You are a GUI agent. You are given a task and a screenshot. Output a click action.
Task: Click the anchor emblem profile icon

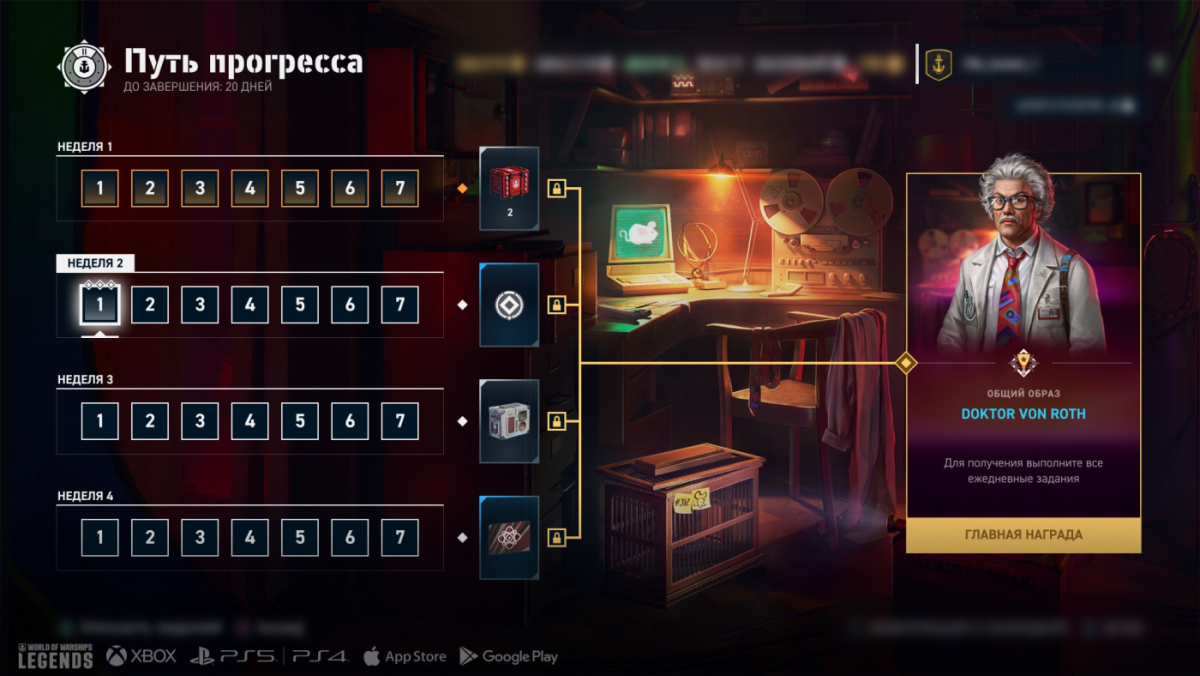tap(938, 65)
